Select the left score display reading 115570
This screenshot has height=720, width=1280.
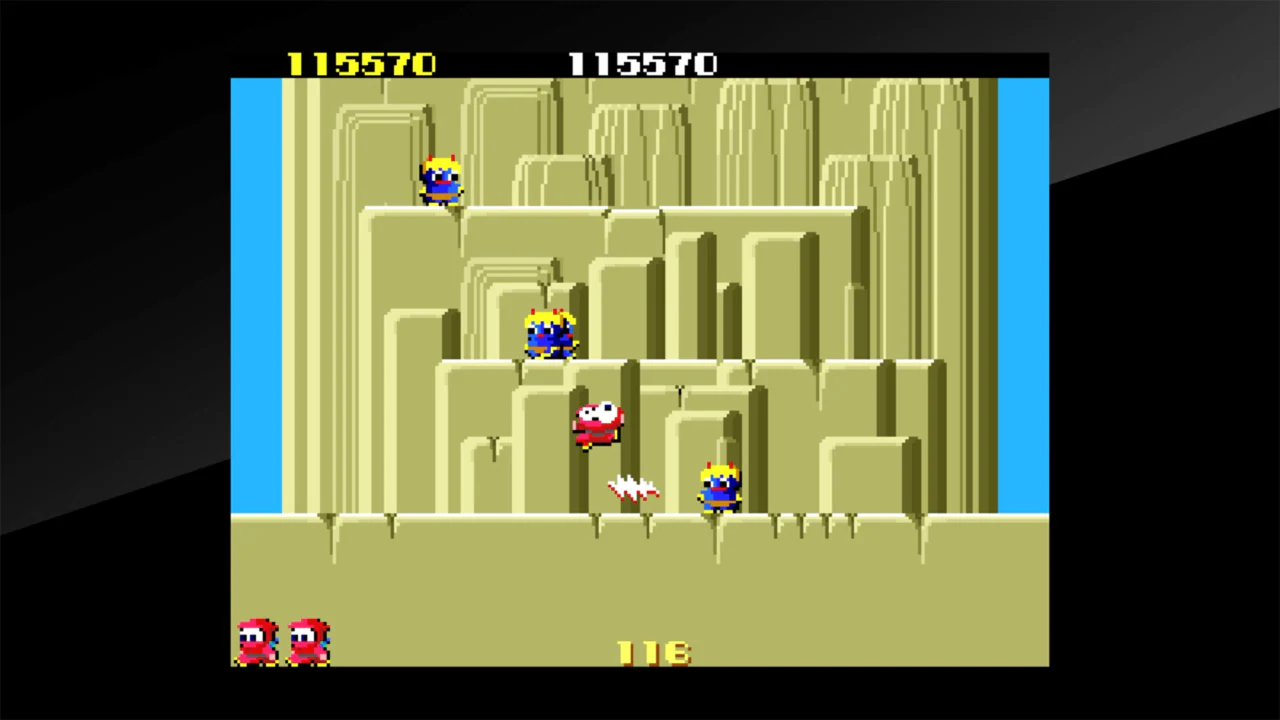pos(362,64)
